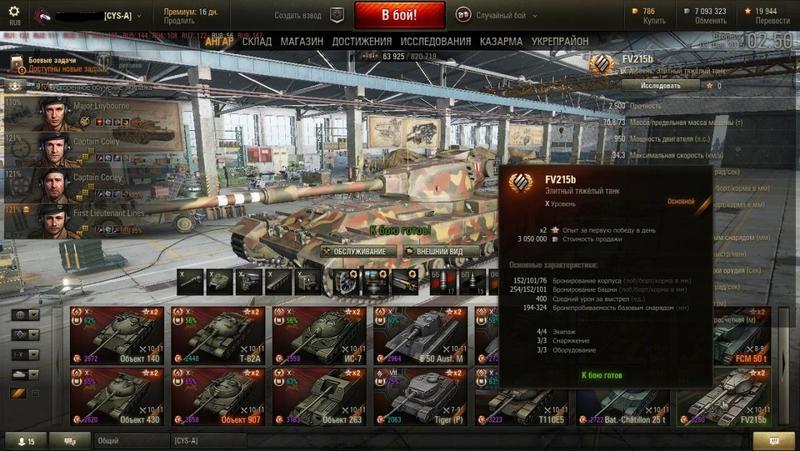The height and width of the screenshot is (451, 800).
Task: Open the КАЗАРМА tab
Action: [x=500, y=42]
